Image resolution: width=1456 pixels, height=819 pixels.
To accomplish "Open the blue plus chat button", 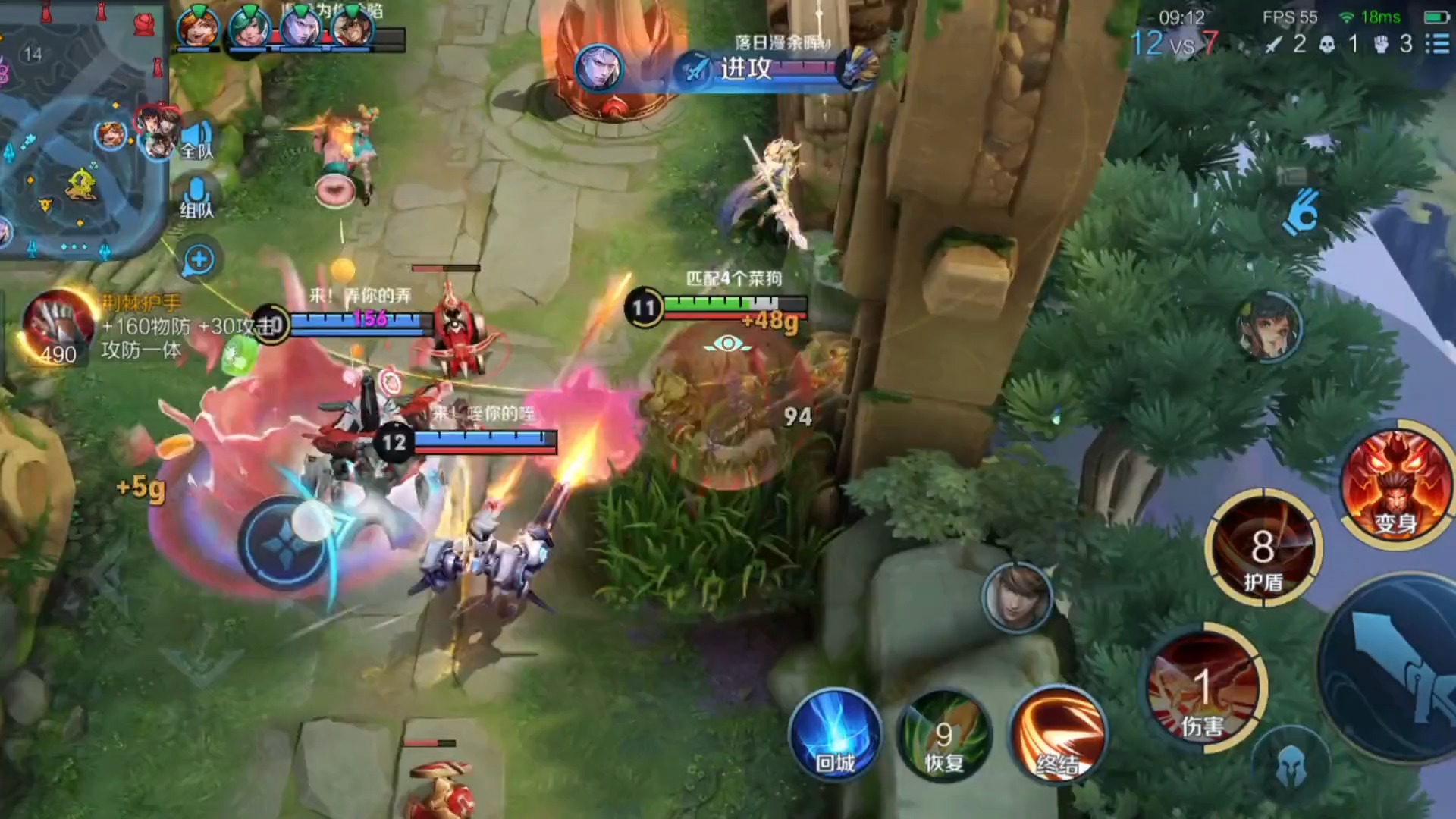I will click(x=199, y=260).
